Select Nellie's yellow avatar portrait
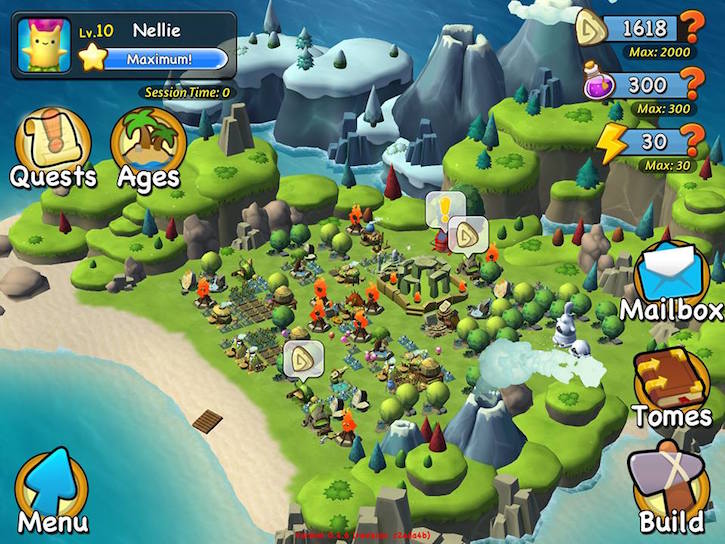 coord(43,44)
